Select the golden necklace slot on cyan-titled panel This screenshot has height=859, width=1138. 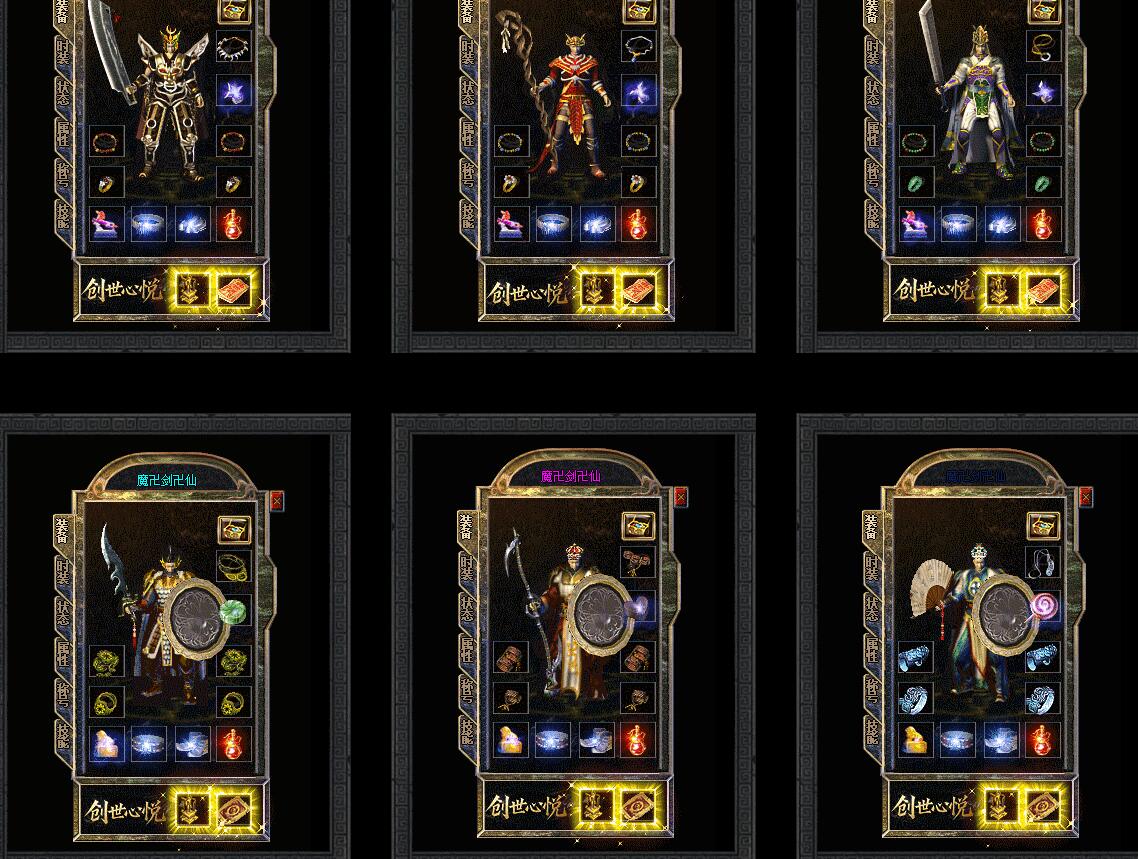pyautogui.click(x=233, y=567)
